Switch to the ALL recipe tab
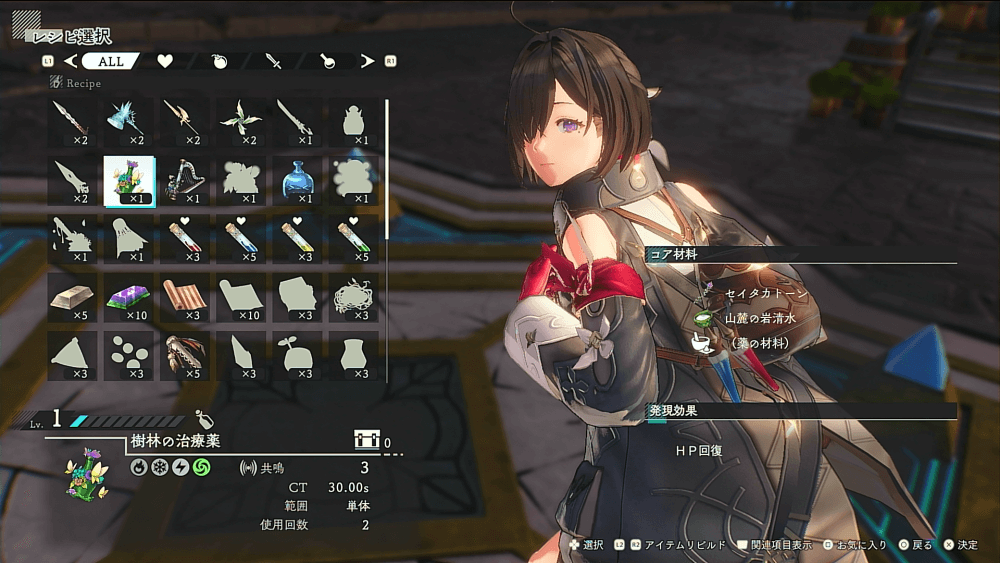Viewport: 1000px width, 563px height. pyautogui.click(x=111, y=61)
